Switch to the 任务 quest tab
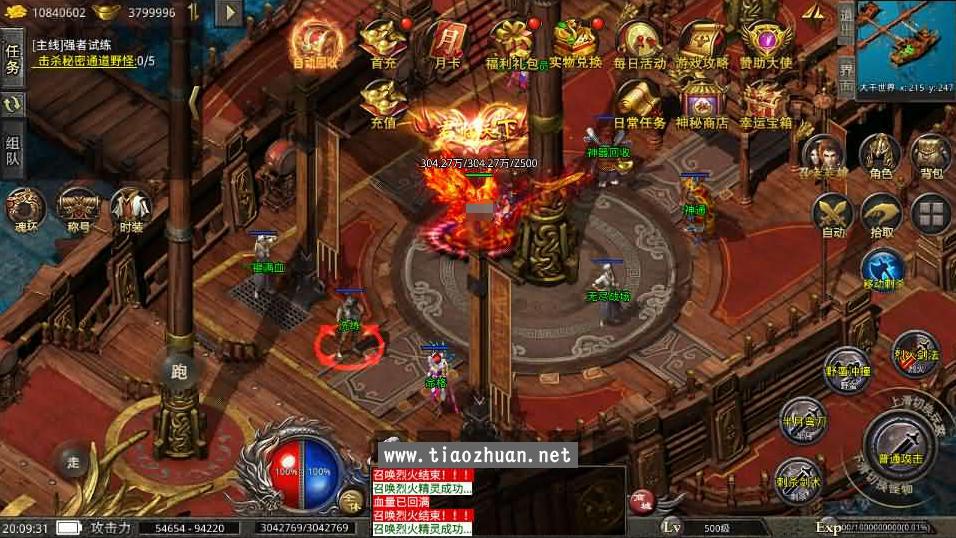 [x=13, y=58]
